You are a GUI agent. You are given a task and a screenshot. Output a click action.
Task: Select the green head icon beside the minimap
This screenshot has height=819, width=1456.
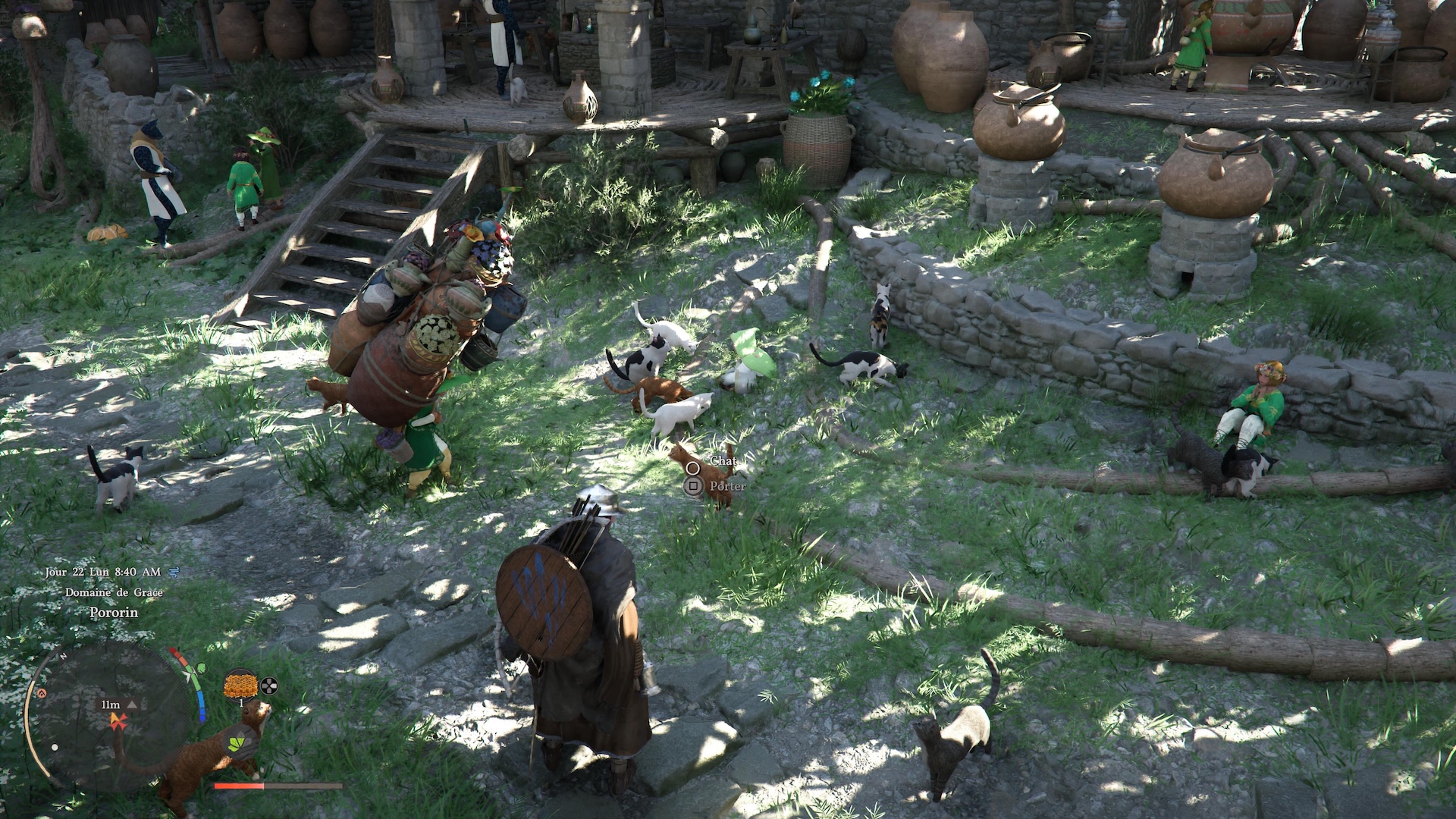point(200,669)
